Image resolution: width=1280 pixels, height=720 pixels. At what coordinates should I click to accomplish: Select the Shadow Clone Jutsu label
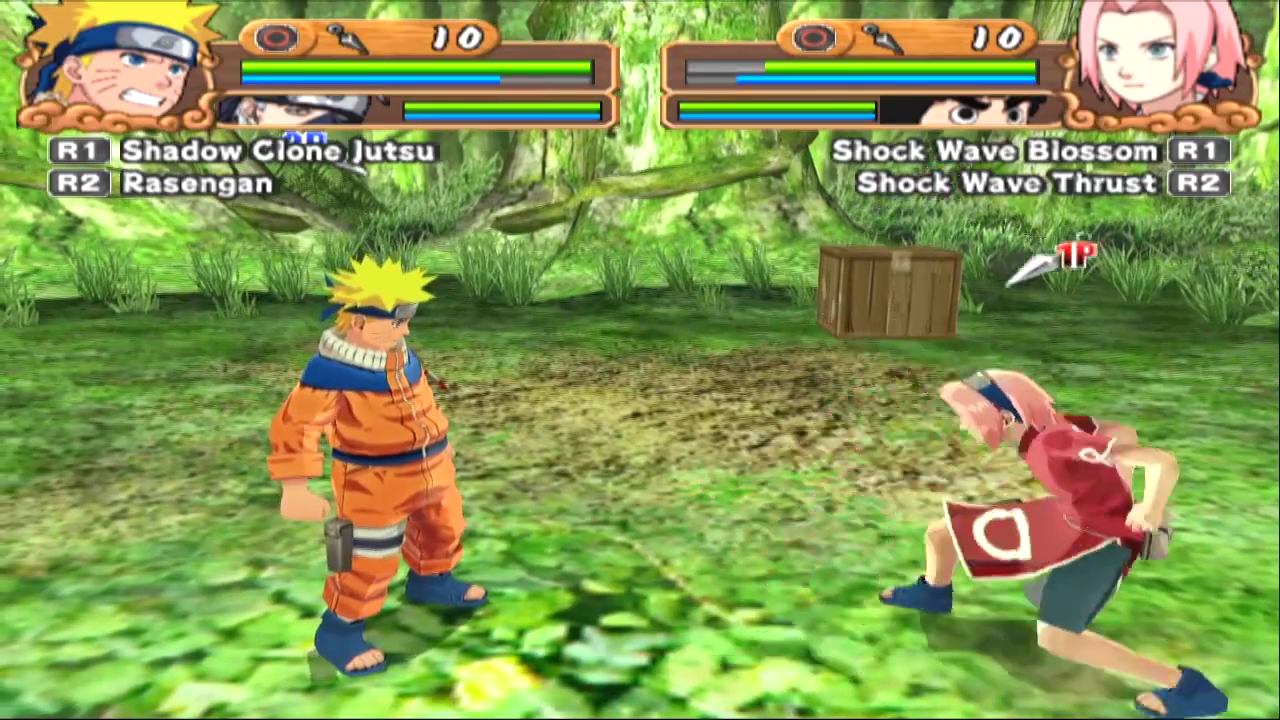278,152
